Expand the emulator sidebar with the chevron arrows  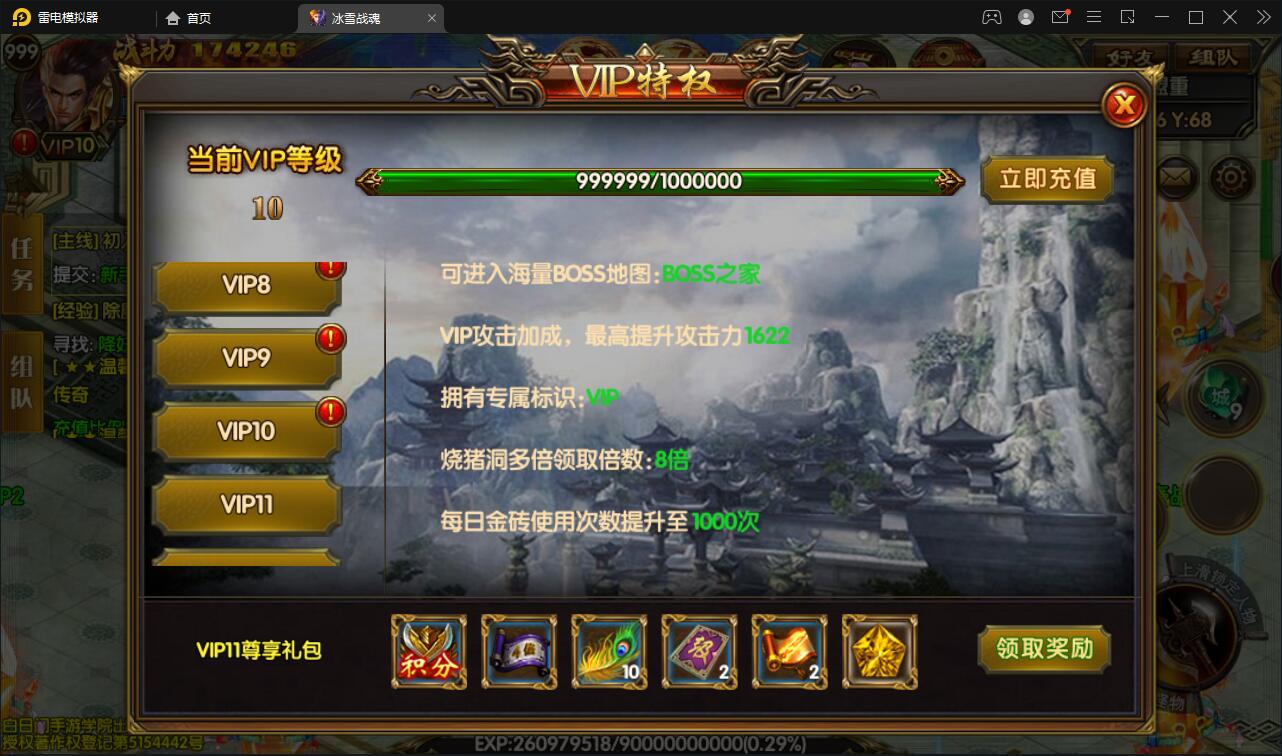[1262, 17]
